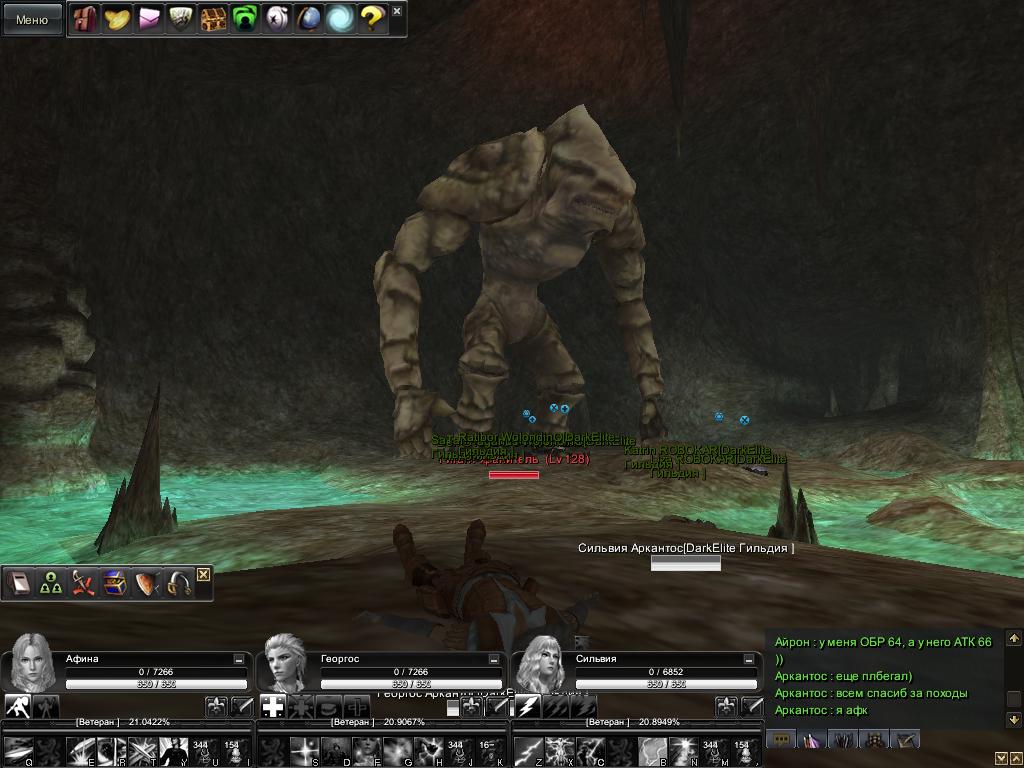
Task: Activate Георгос's white cross heal skill
Action: [273, 707]
